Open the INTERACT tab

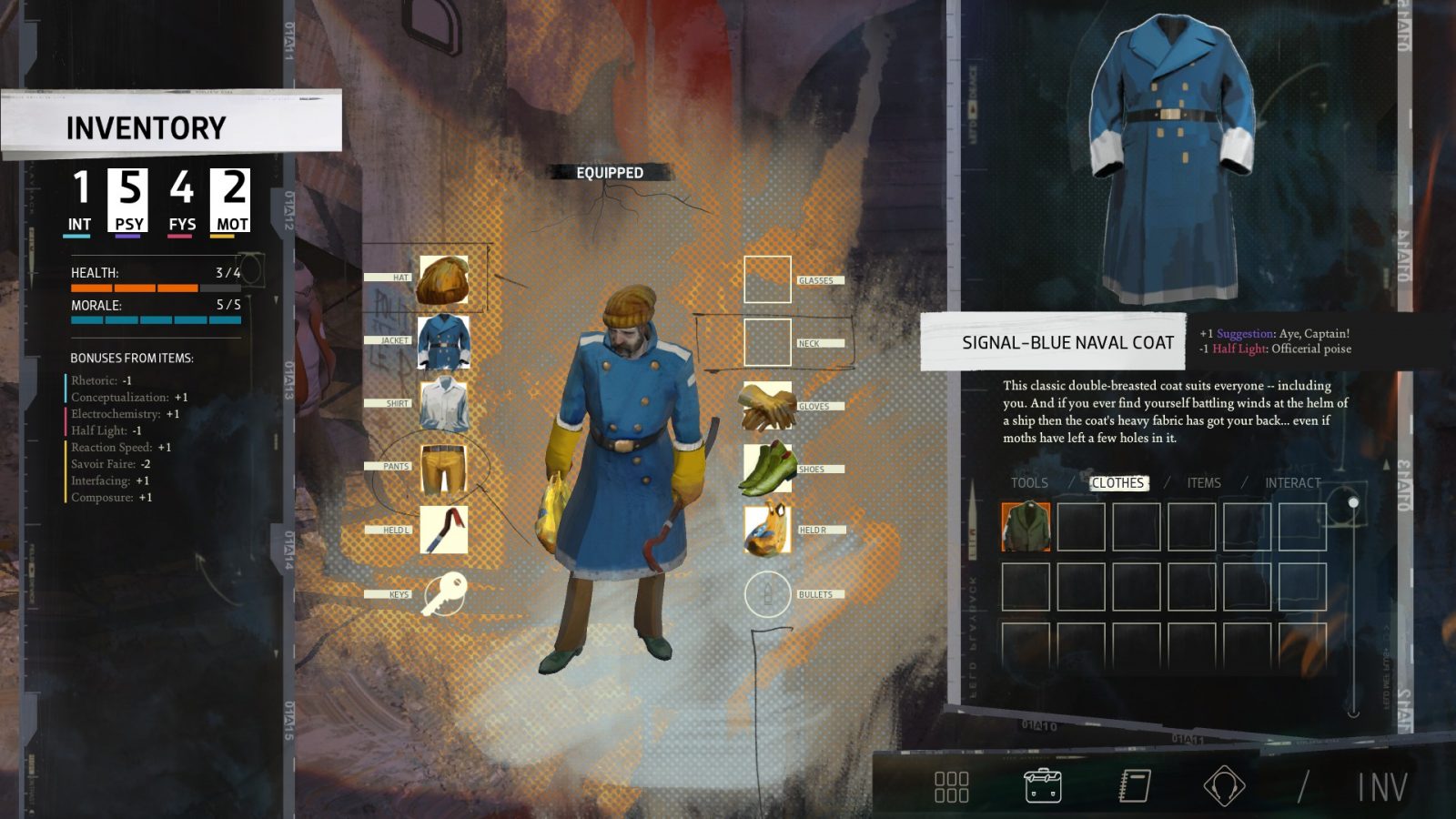pyautogui.click(x=1291, y=483)
